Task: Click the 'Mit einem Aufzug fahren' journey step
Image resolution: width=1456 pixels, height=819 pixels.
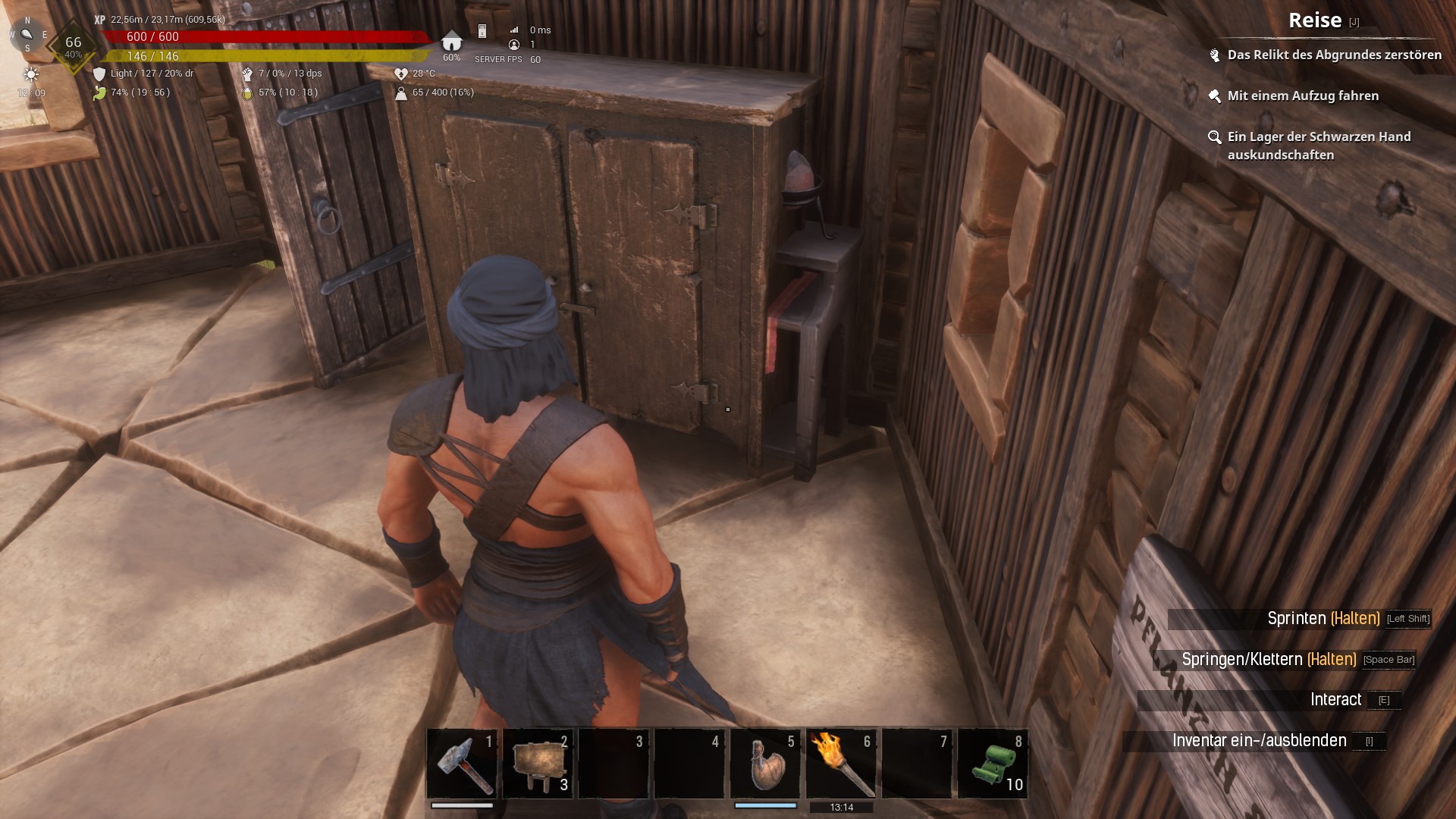Action: (x=1302, y=96)
